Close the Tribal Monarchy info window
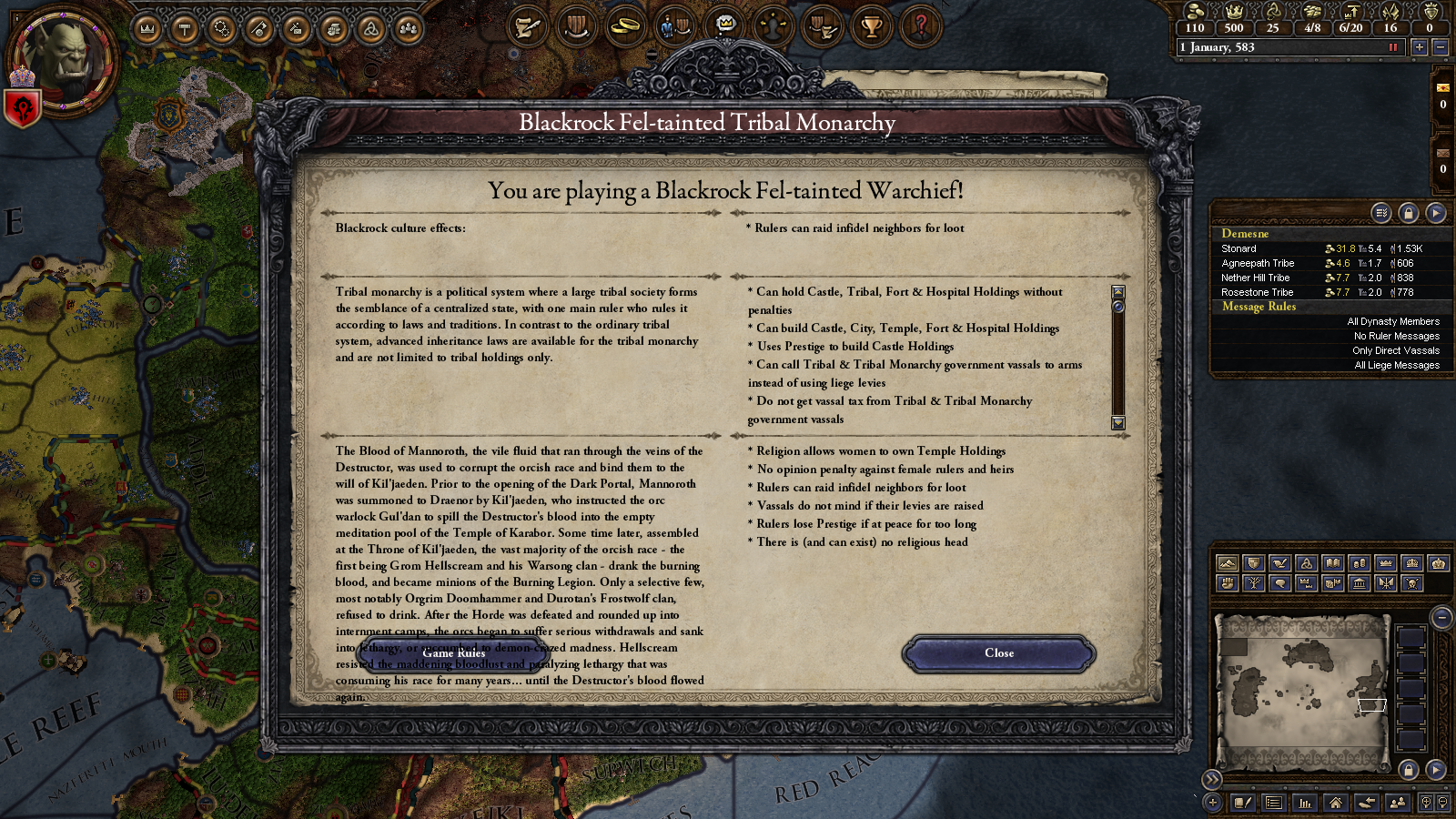Image resolution: width=1456 pixels, height=819 pixels. point(998,653)
